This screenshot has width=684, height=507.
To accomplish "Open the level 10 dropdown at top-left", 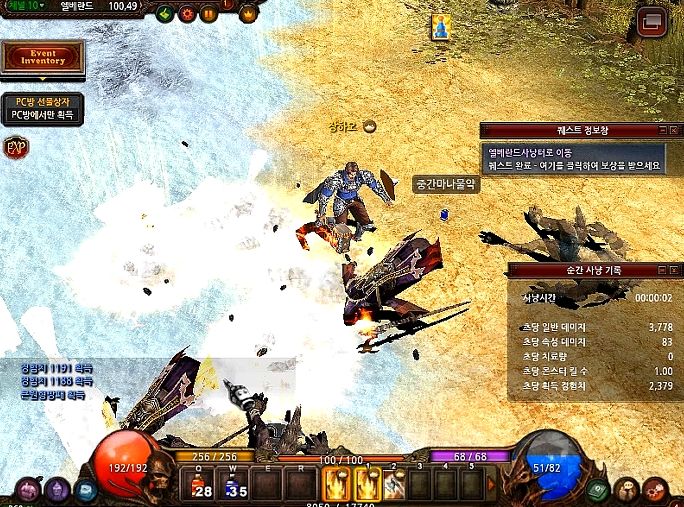I will click(22, 6).
